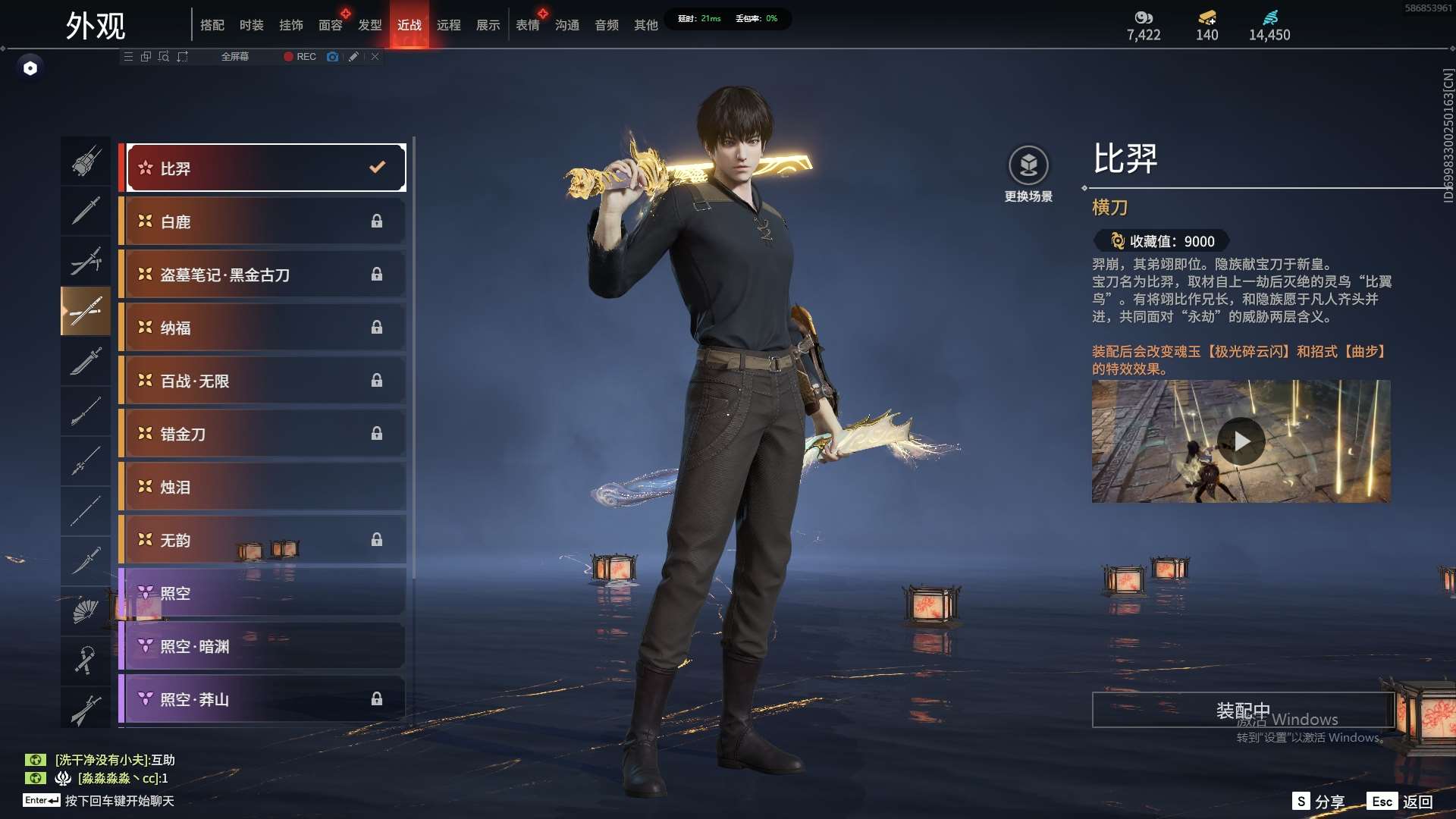Viewport: 1456px width, 819px height.
Task: Select the 挂饰 accessories tab
Action: 290,25
